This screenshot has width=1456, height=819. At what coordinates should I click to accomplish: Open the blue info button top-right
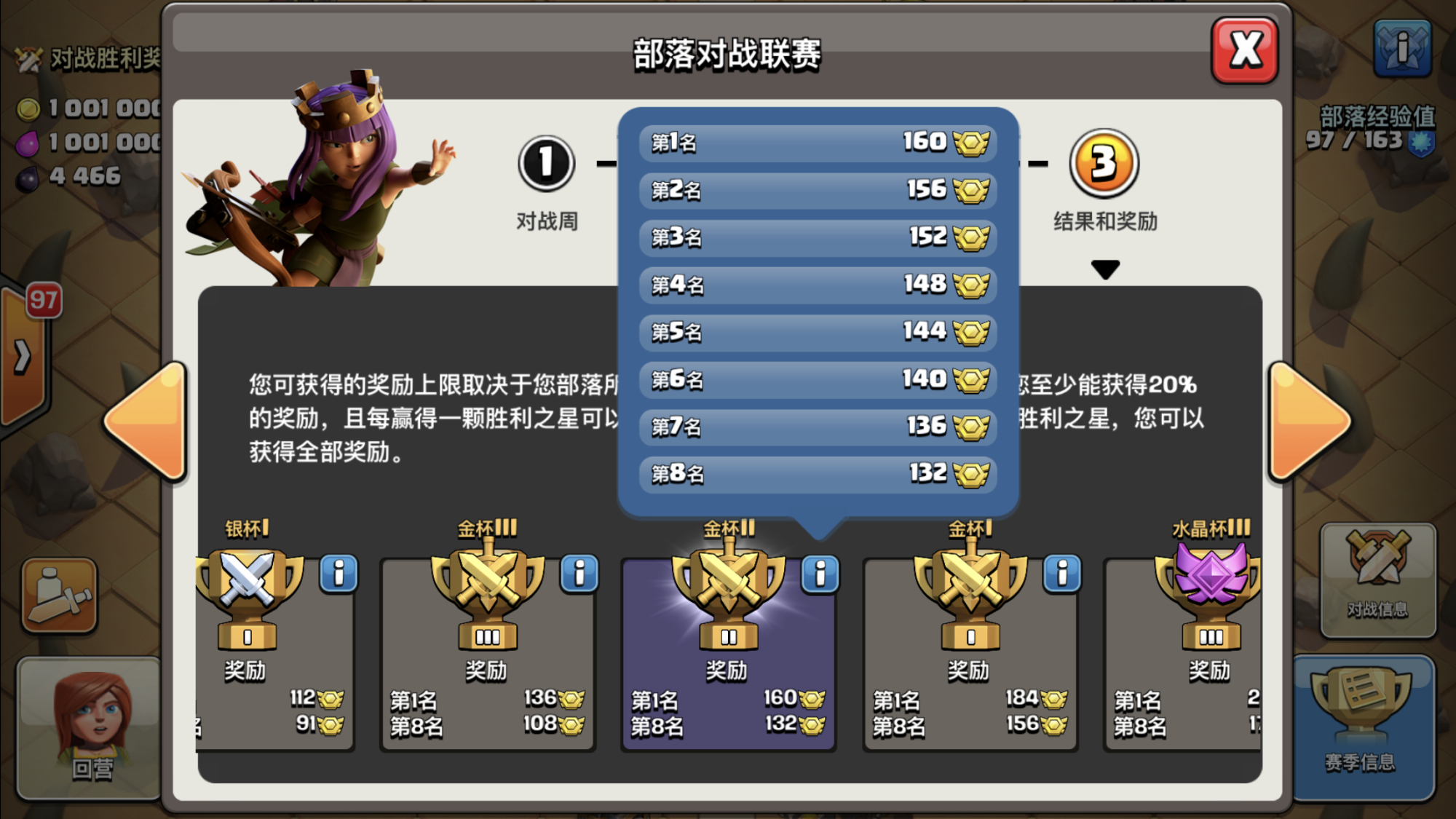[x=1402, y=49]
